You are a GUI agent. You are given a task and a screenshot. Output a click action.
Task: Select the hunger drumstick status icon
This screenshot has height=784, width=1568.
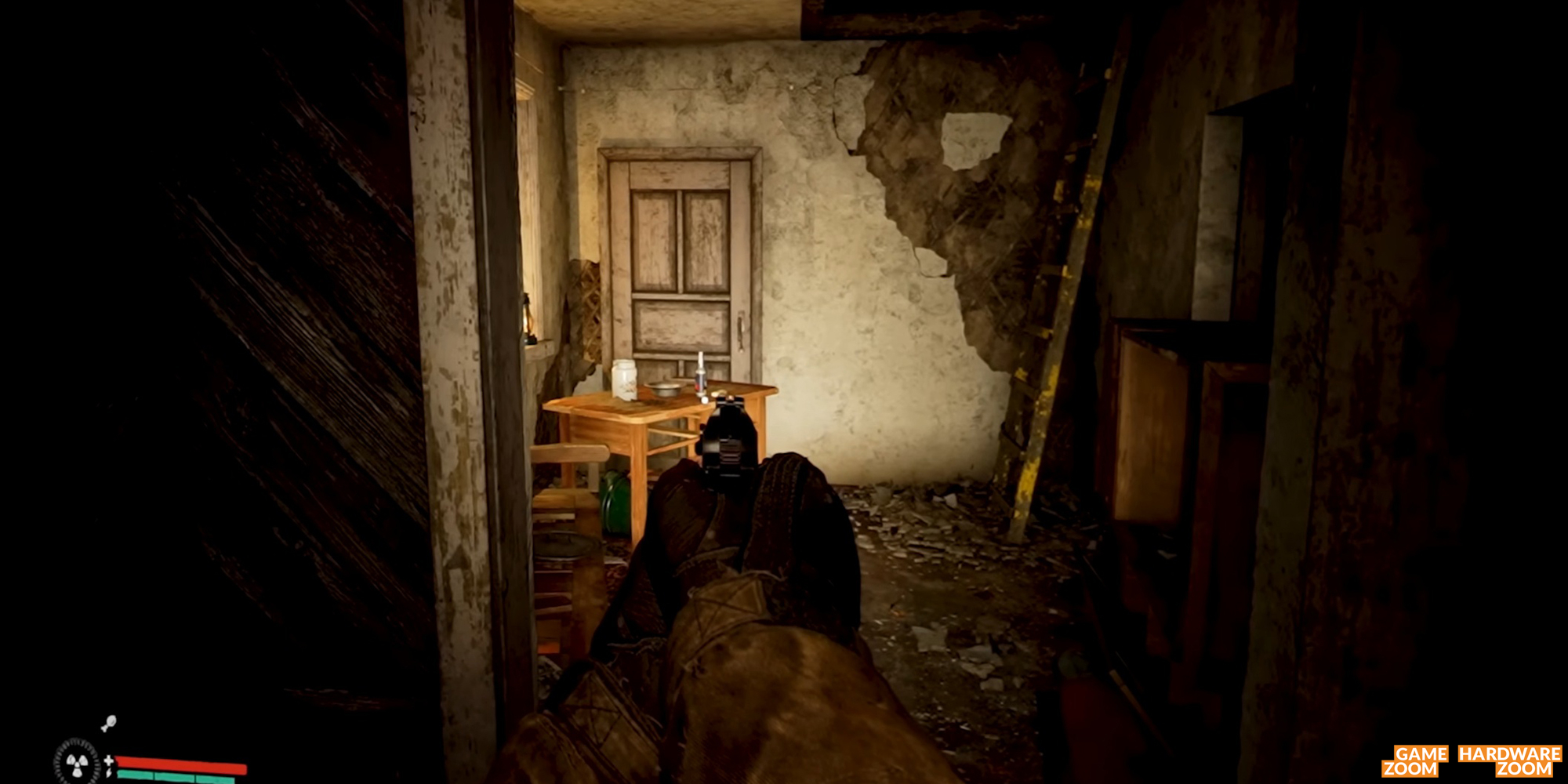point(108,723)
